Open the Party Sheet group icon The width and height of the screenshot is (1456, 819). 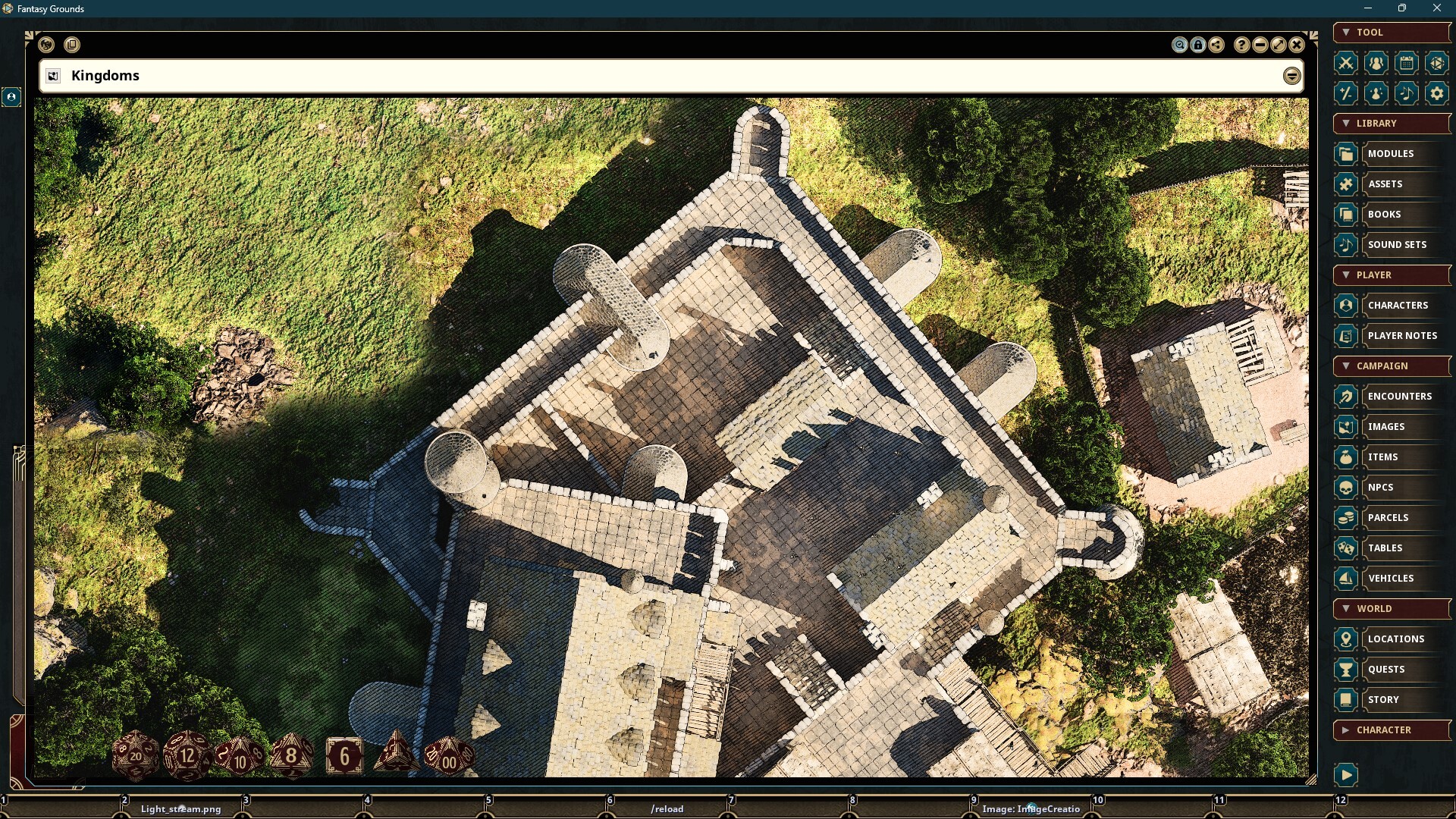coord(1376,63)
